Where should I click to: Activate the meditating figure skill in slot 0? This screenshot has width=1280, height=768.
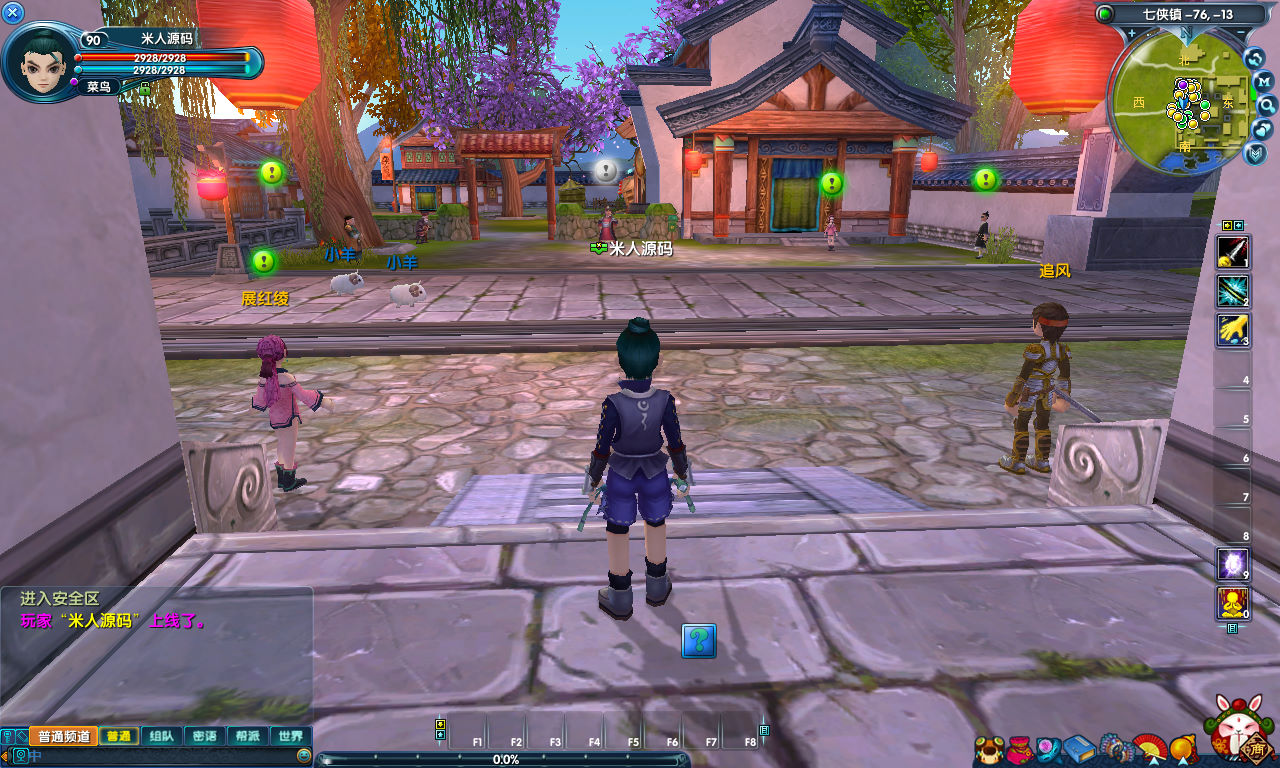1232,603
